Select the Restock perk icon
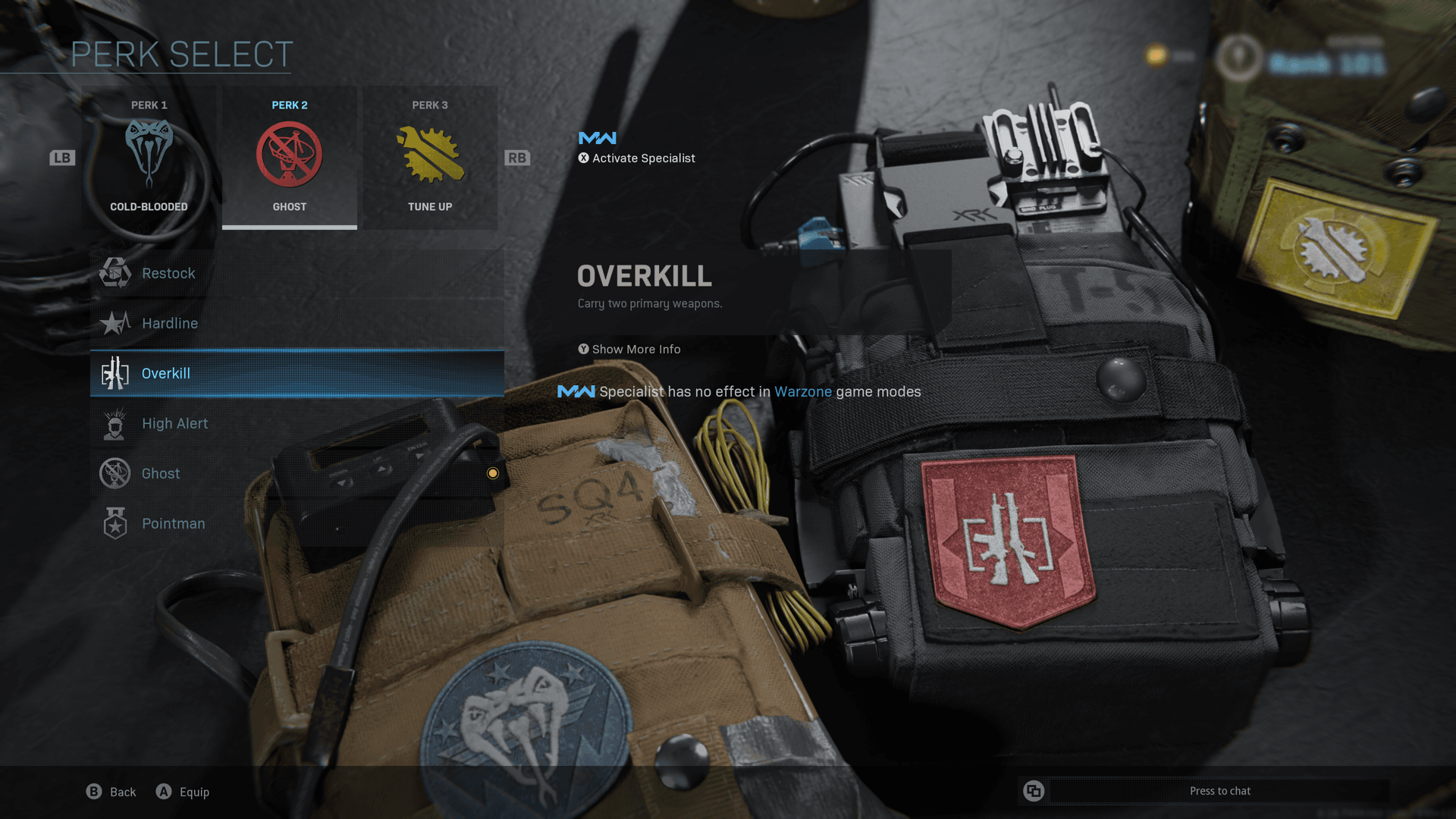1456x819 pixels. pos(115,273)
